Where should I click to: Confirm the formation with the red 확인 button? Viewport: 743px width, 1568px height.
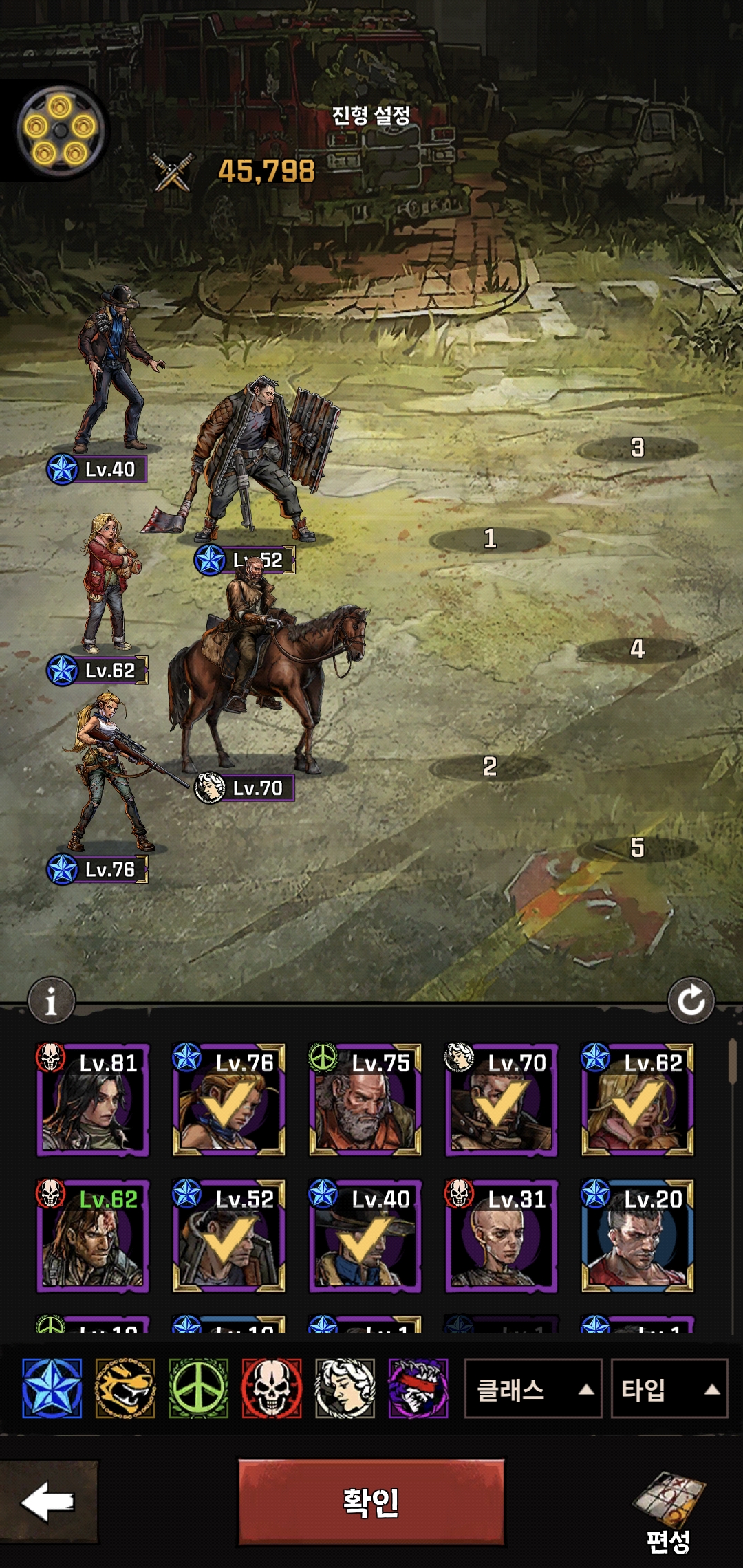click(371, 1503)
